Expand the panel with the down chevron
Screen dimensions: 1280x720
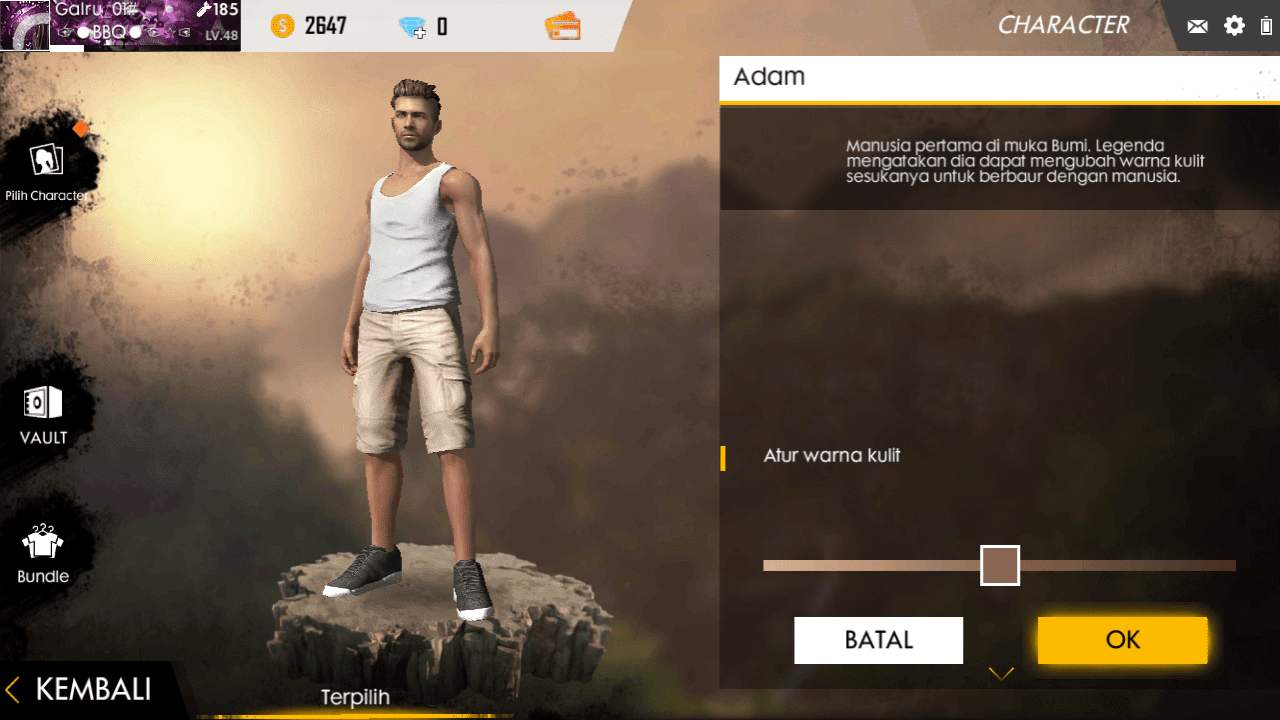[1001, 673]
